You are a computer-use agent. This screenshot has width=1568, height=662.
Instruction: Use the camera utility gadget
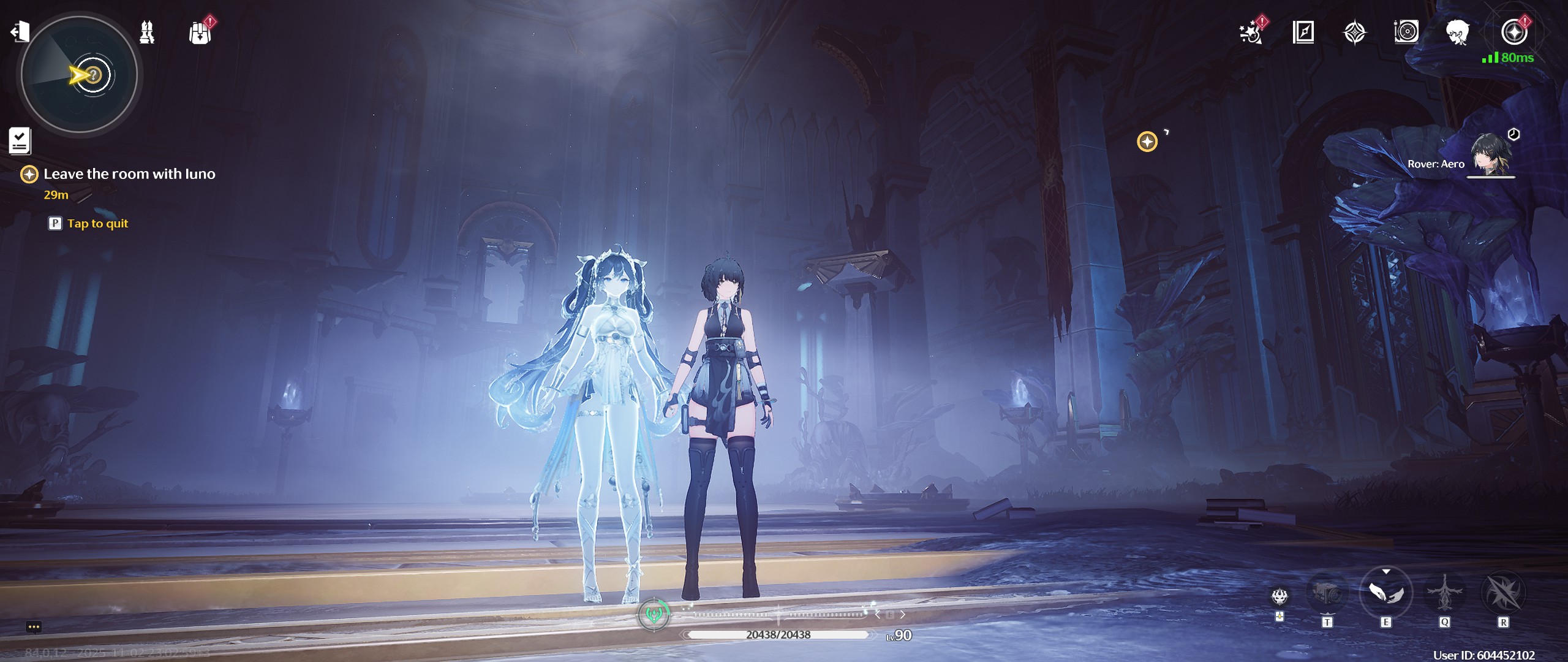coord(1327,593)
